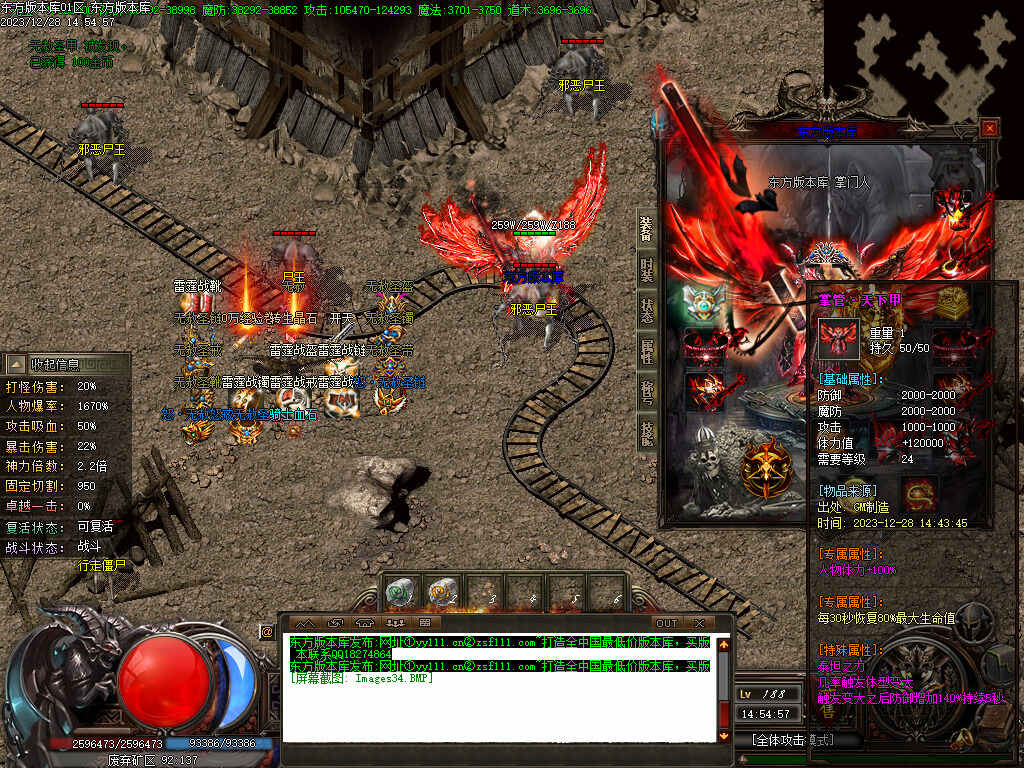Select the silver medal equipment slot
Image resolution: width=1024 pixels, height=768 pixels.
703,301
